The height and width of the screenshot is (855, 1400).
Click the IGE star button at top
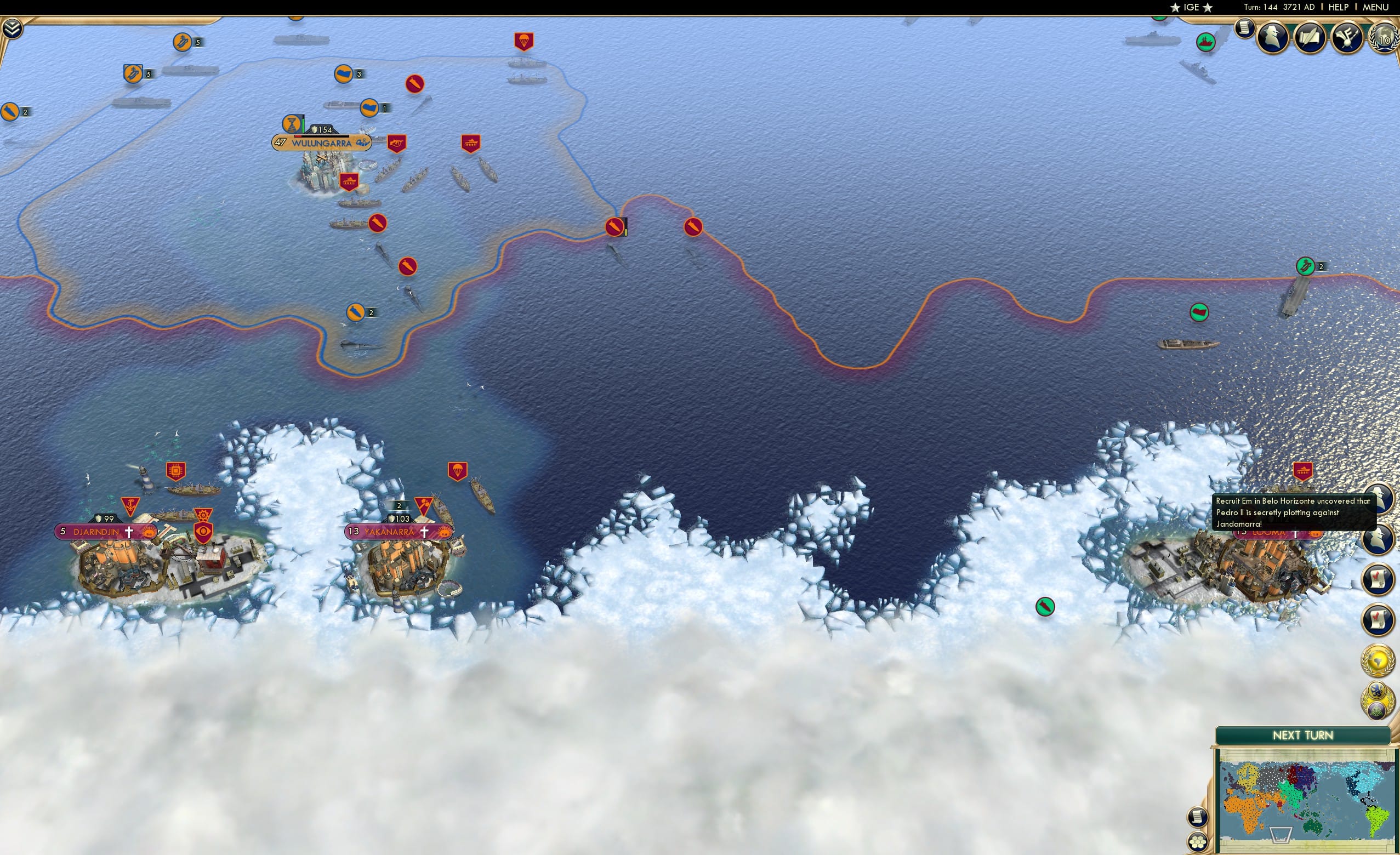[1192, 7]
